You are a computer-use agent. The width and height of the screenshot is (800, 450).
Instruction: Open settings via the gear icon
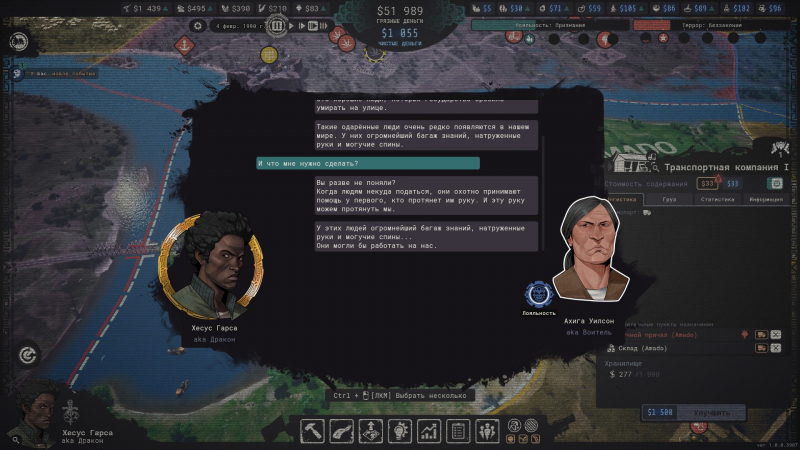[197, 25]
